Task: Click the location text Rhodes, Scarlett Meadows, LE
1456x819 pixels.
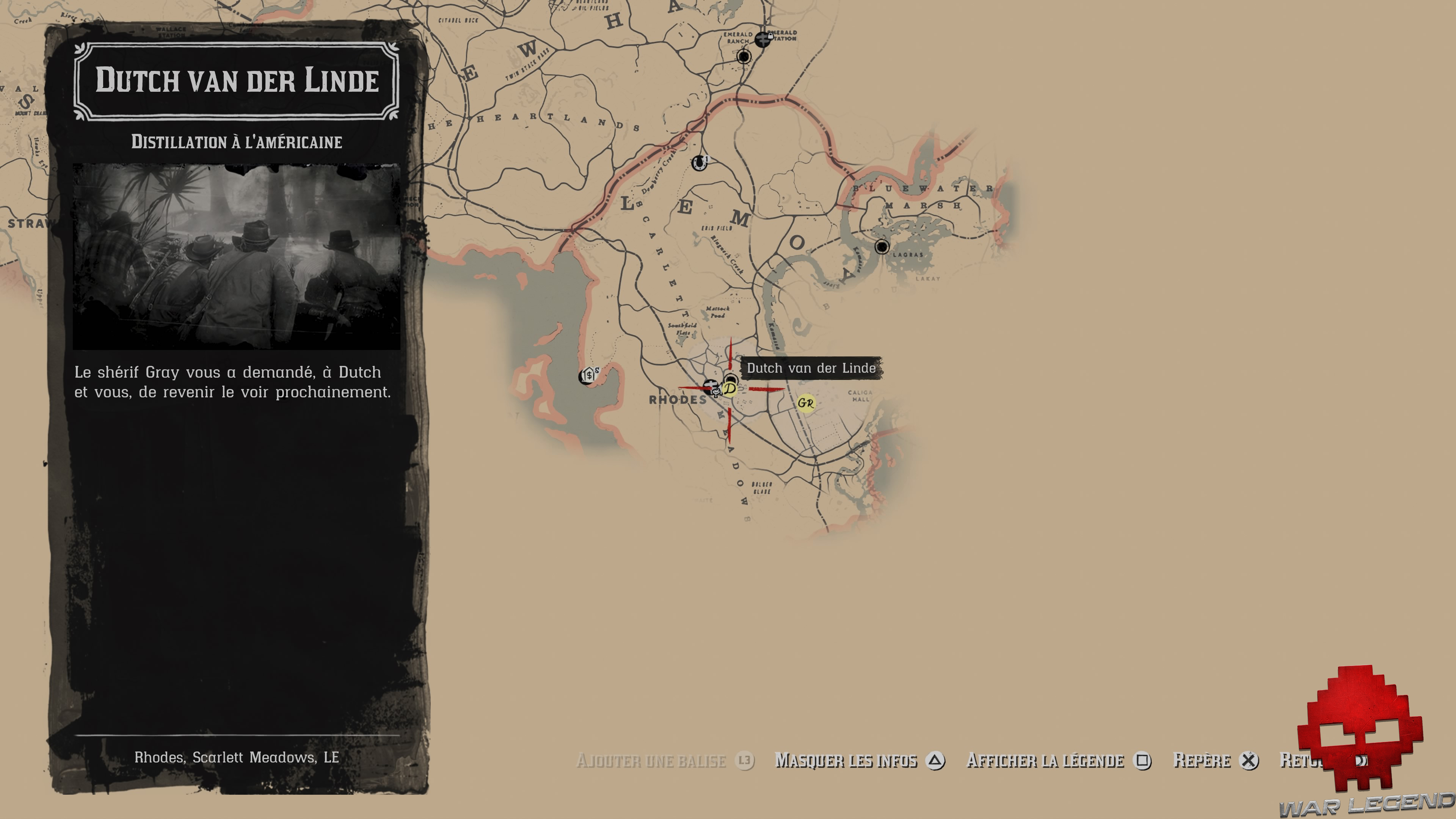Action: [237, 758]
